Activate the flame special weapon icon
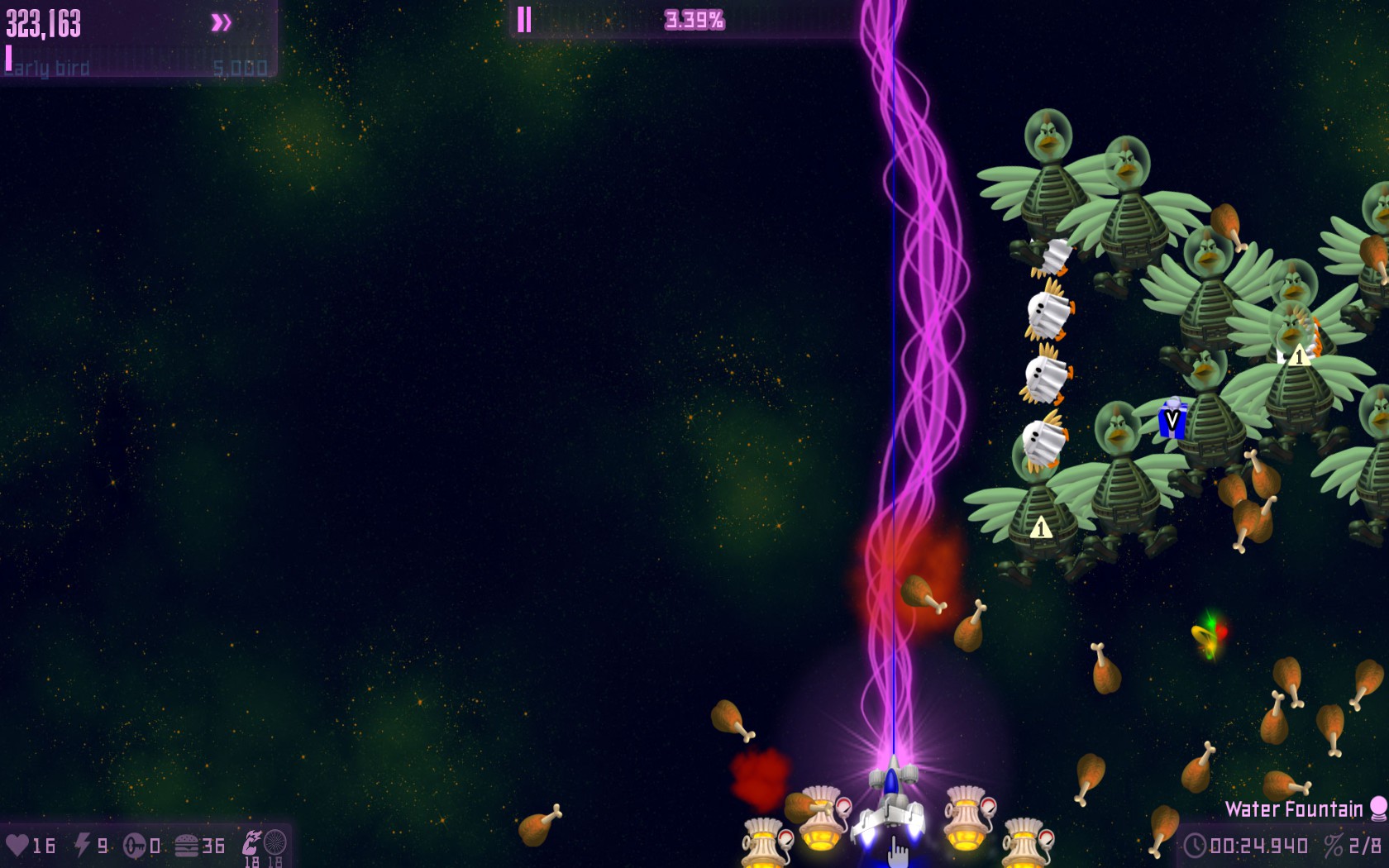Viewport: 1389px width, 868px height. [x=251, y=842]
